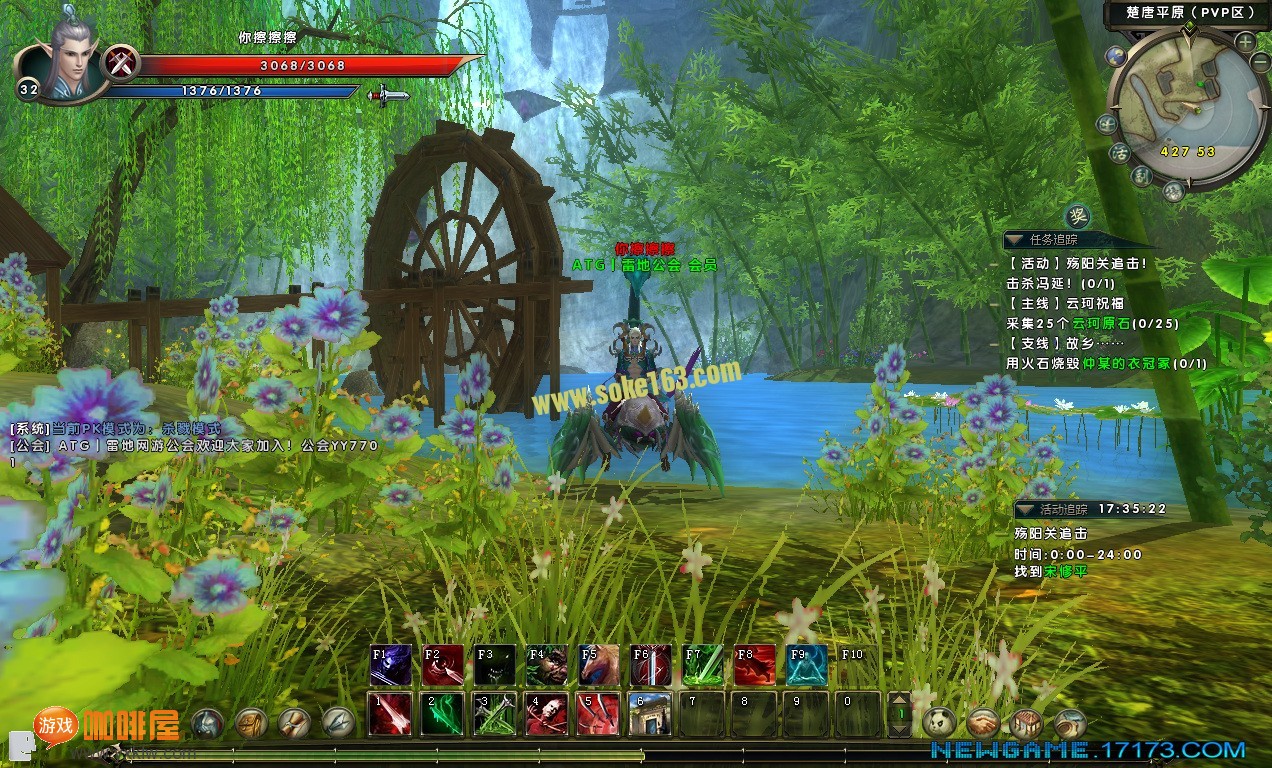Open the 活 activity button beside minimap
Viewport: 1272px width, 768px height.
pos(1120,153)
